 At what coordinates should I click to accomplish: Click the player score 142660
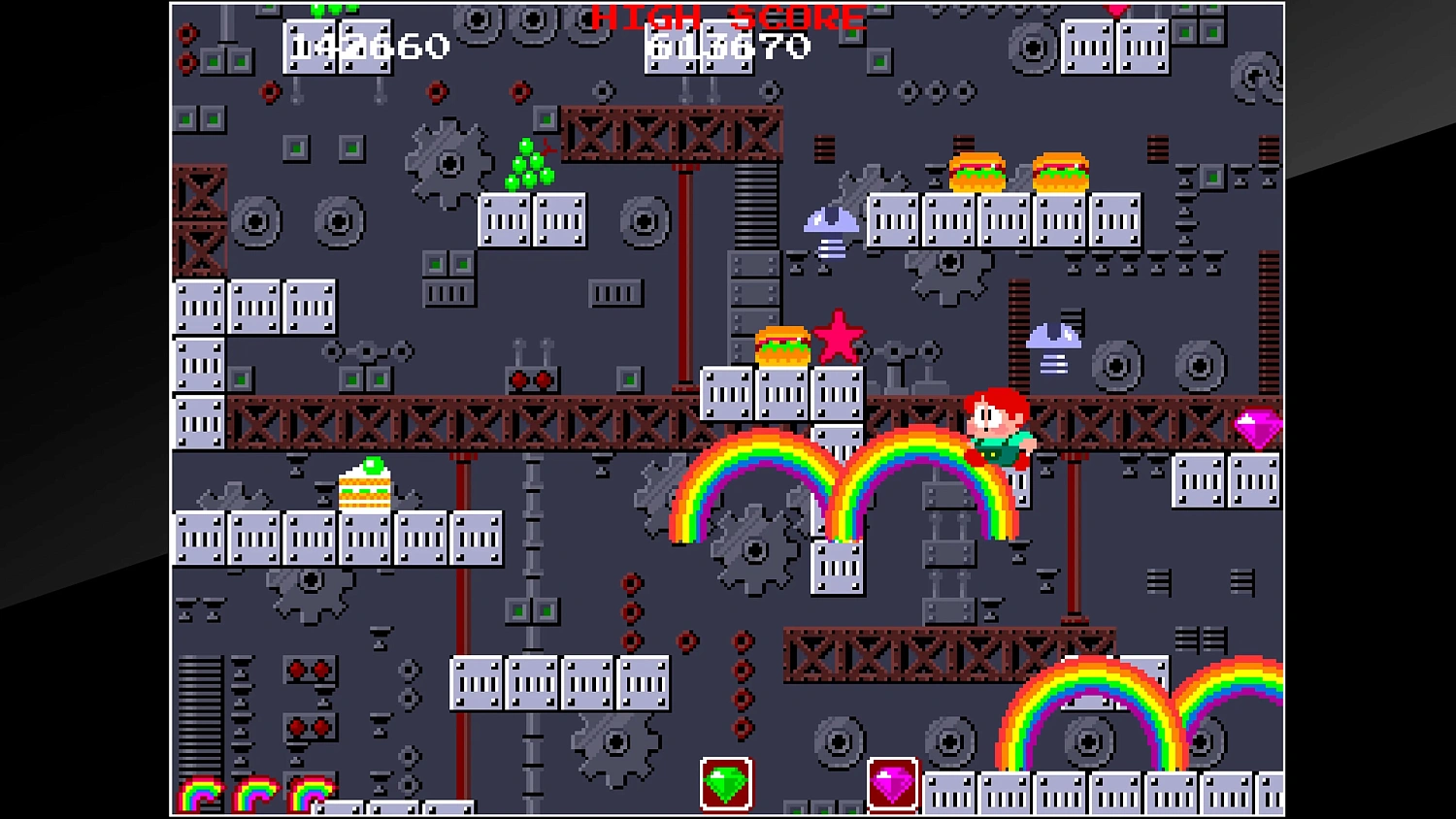(367, 45)
